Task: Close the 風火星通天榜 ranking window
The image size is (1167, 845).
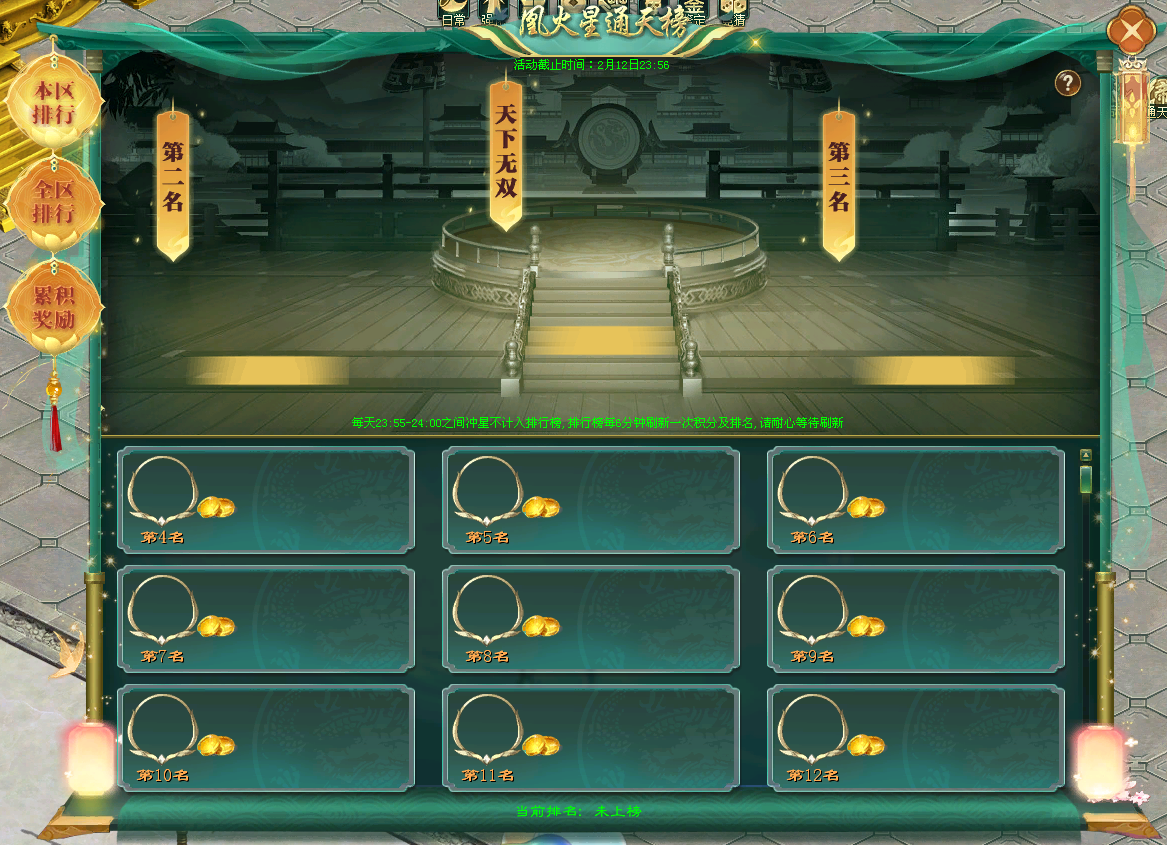Action: click(1132, 32)
